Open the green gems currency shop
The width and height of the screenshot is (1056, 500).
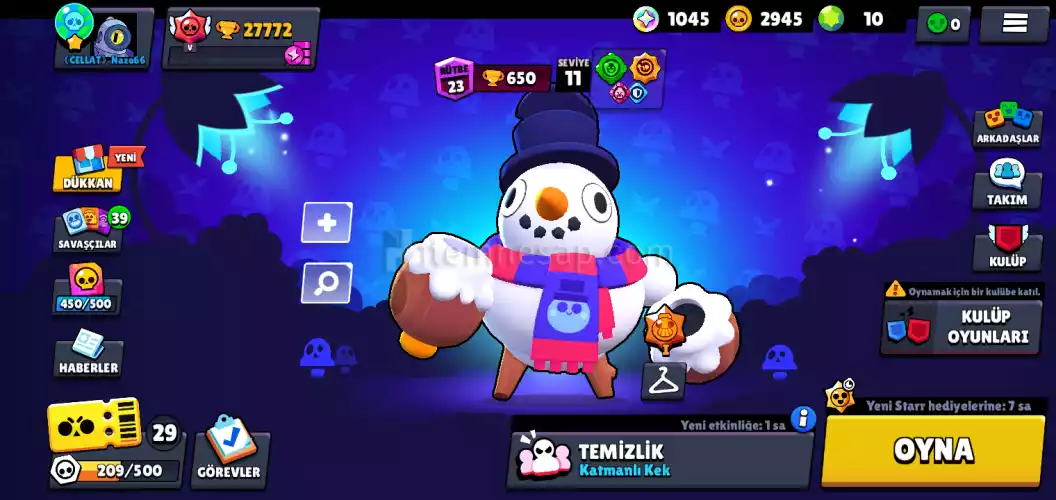[x=852, y=19]
